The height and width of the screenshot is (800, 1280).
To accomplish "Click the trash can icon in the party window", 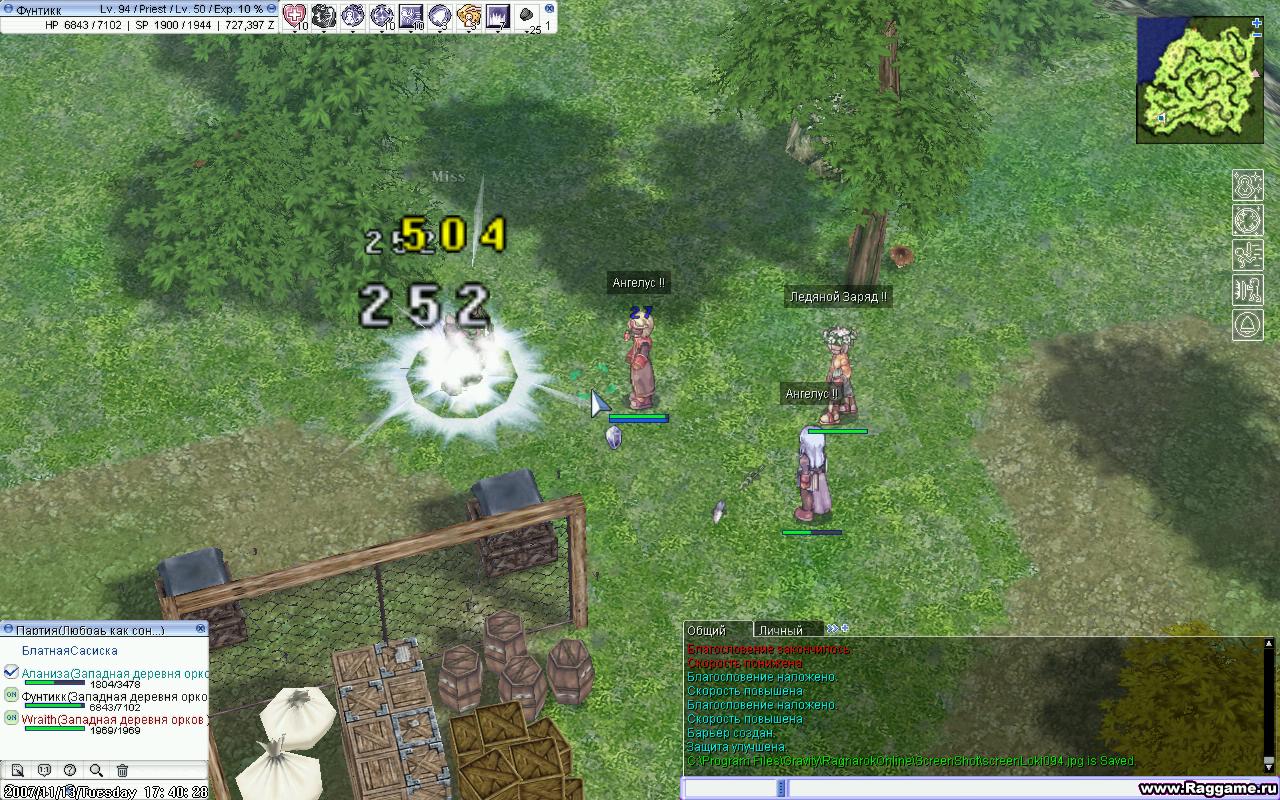I will (122, 770).
